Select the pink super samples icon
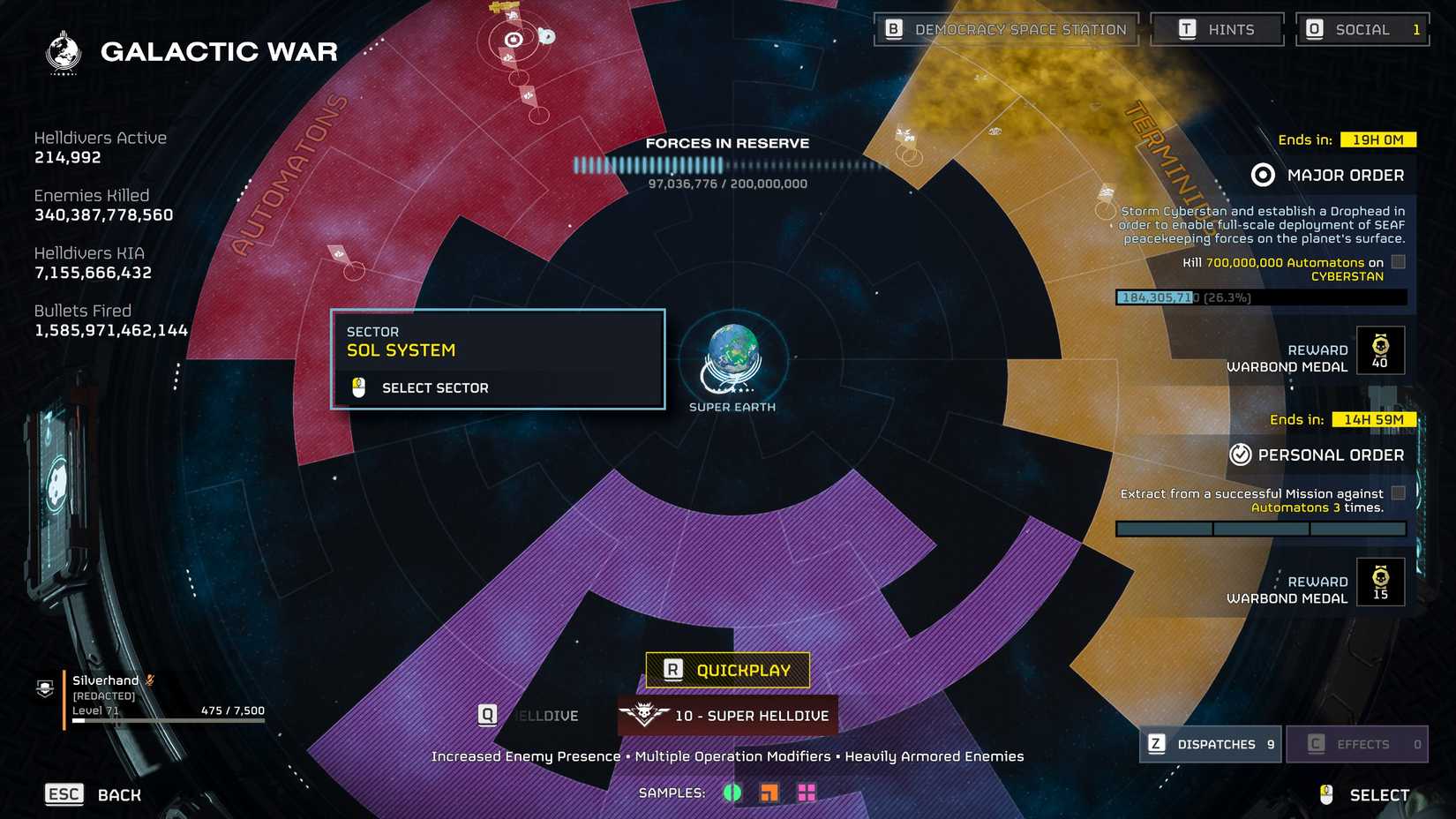Screen dimensions: 1456x819 tap(808, 793)
